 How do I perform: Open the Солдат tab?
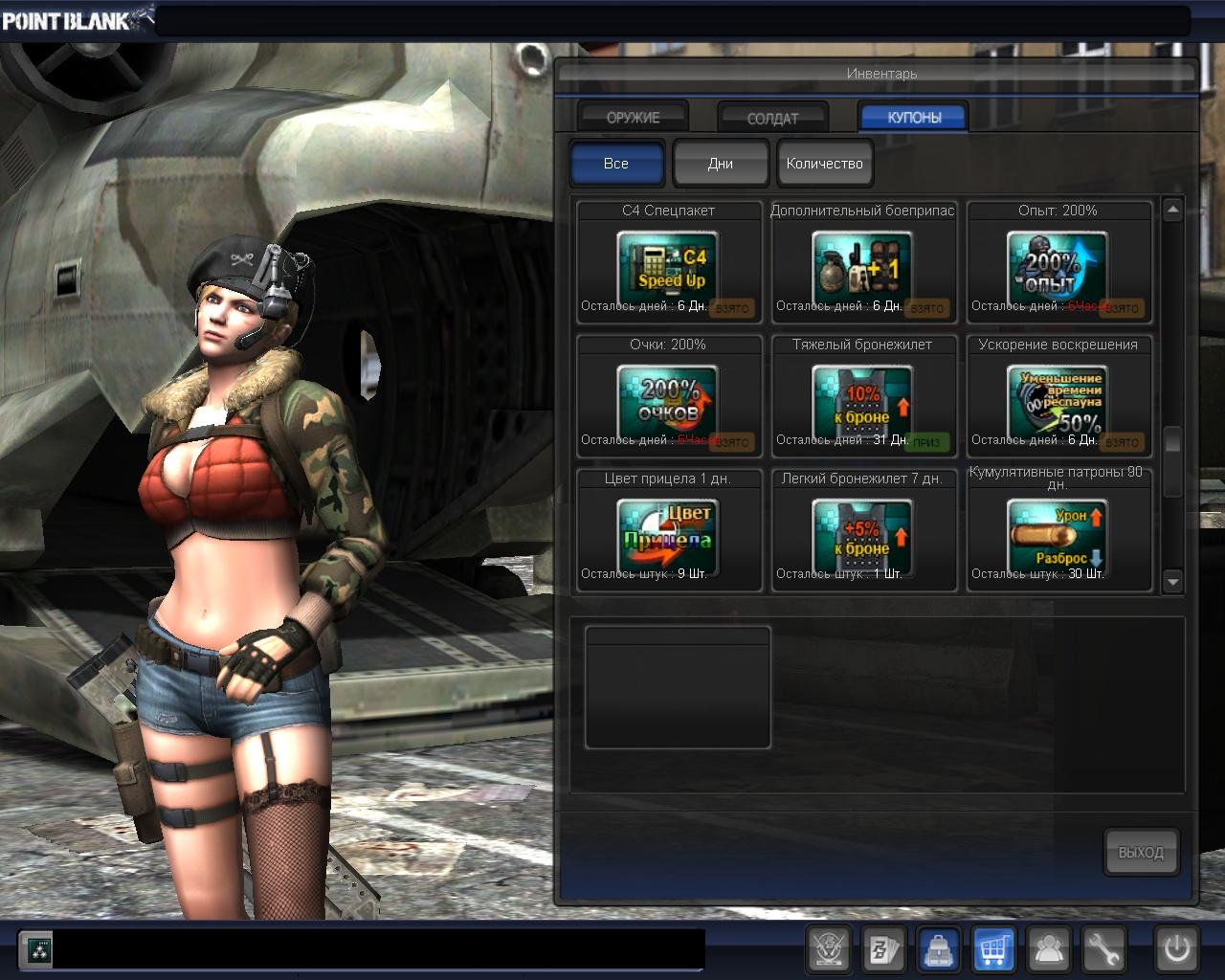click(772, 118)
